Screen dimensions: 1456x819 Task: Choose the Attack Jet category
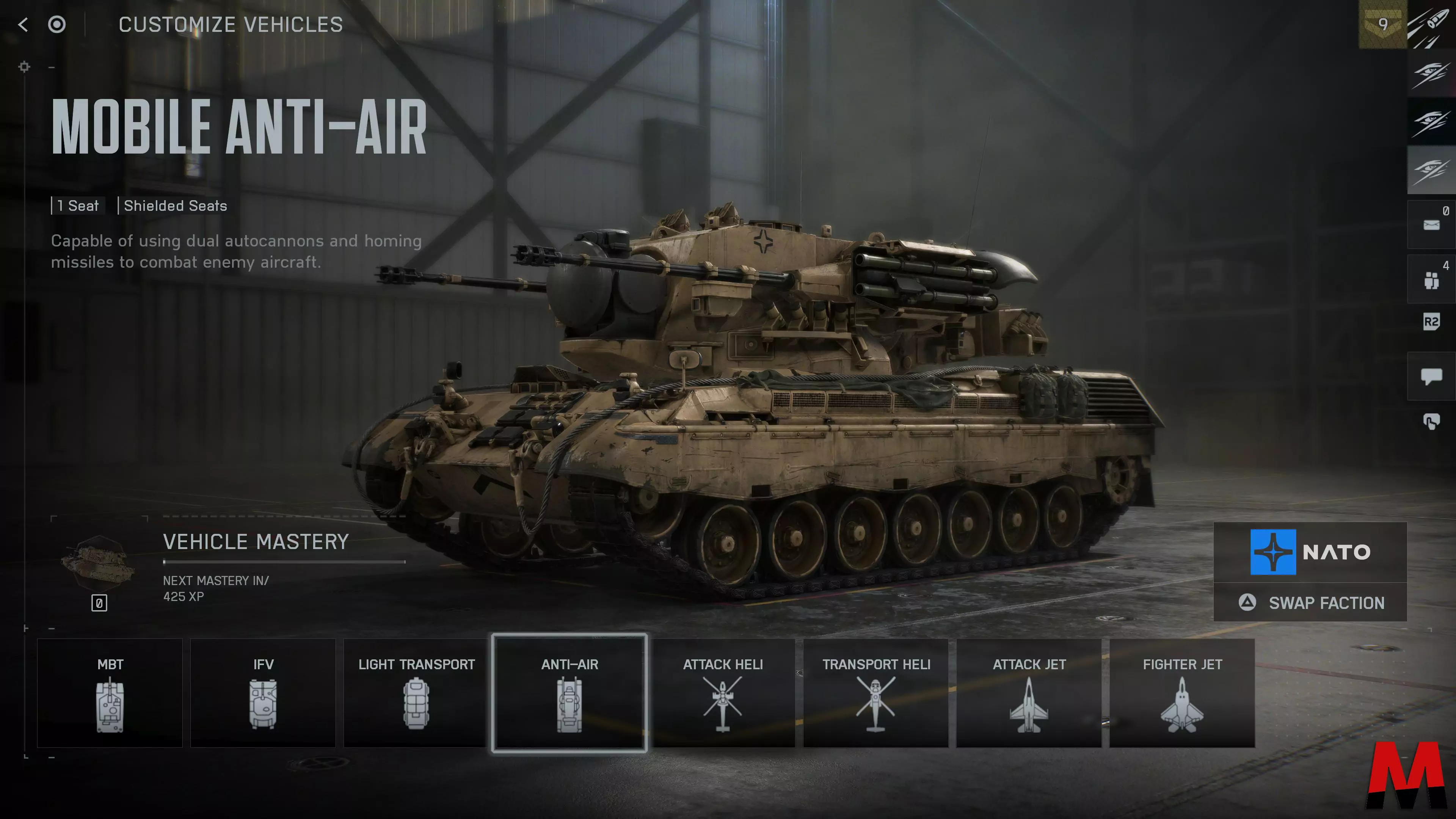1029,693
